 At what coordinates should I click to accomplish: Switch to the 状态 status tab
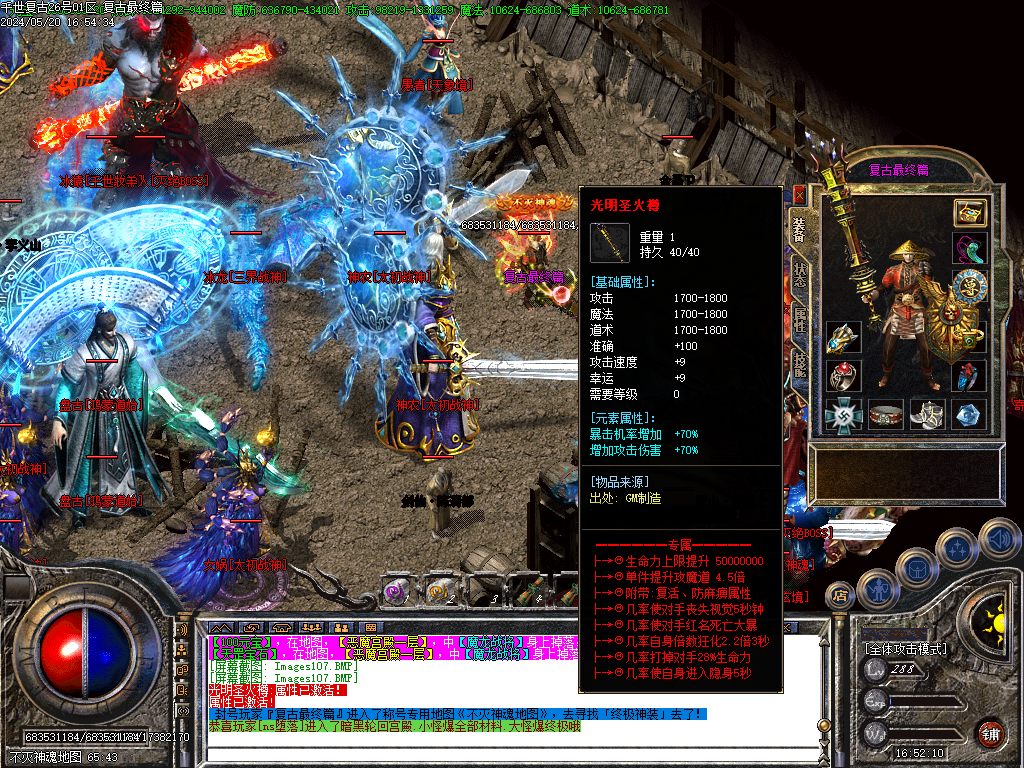(800, 277)
